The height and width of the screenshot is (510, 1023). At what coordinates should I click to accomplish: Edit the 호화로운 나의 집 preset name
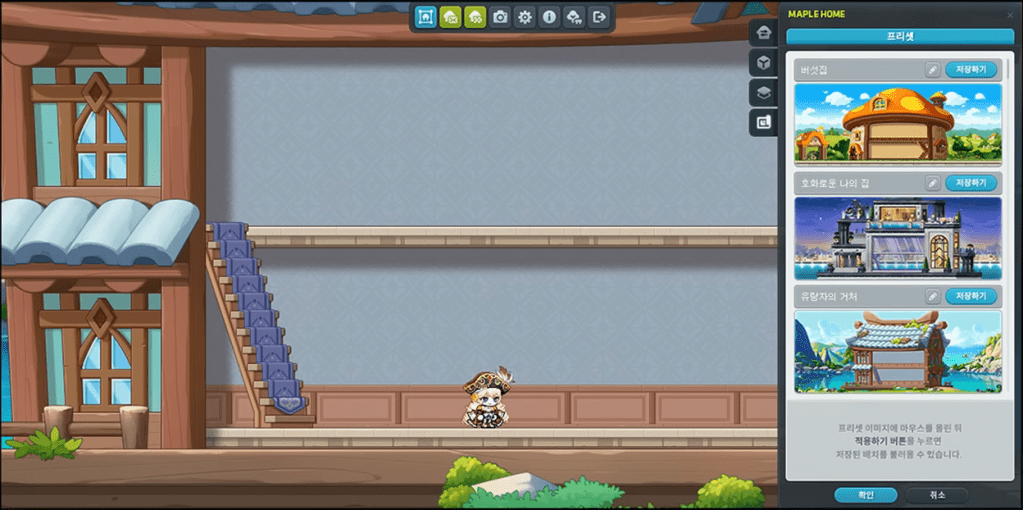(x=932, y=183)
